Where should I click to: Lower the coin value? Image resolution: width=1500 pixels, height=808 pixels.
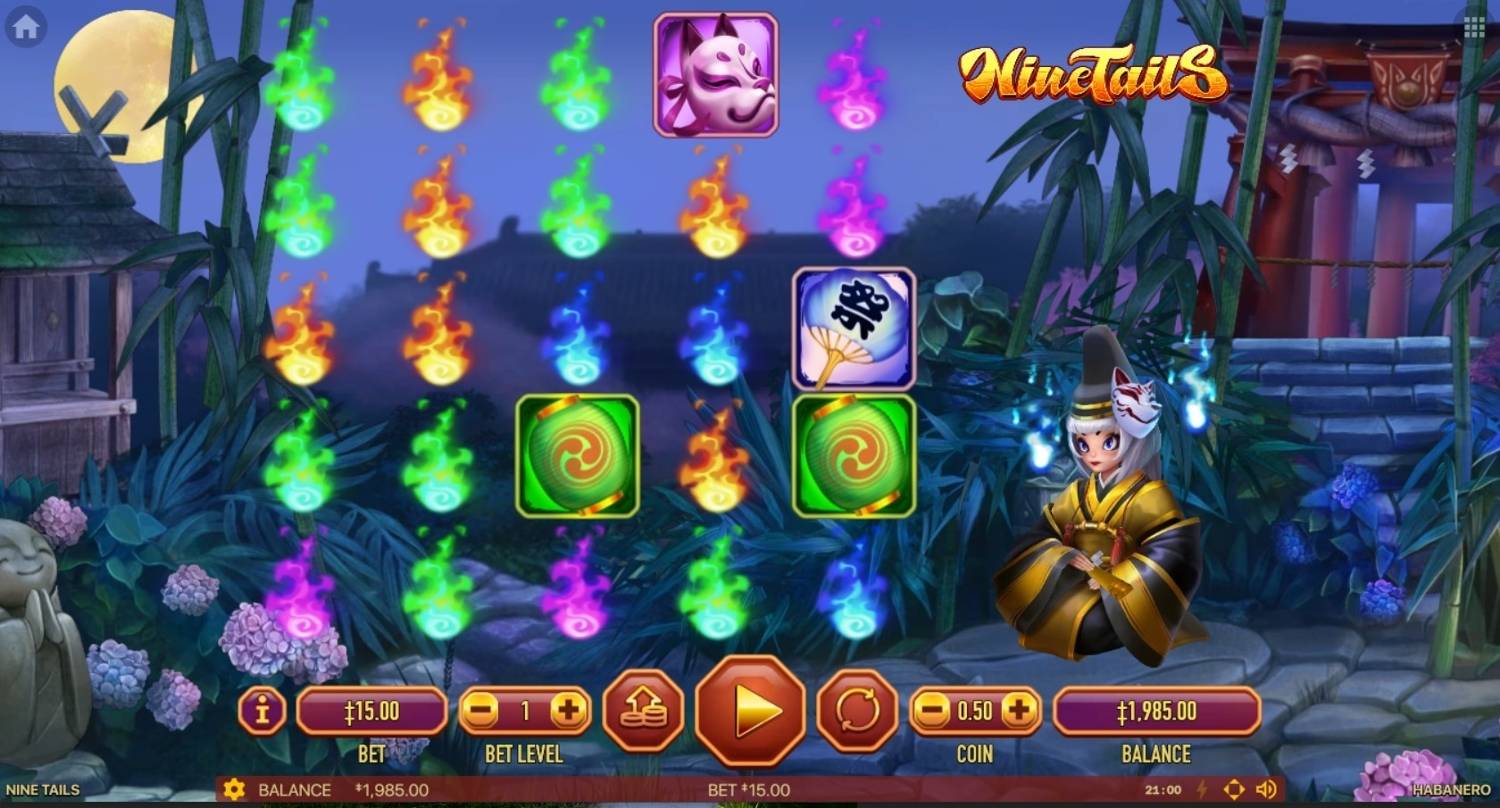pyautogui.click(x=932, y=712)
